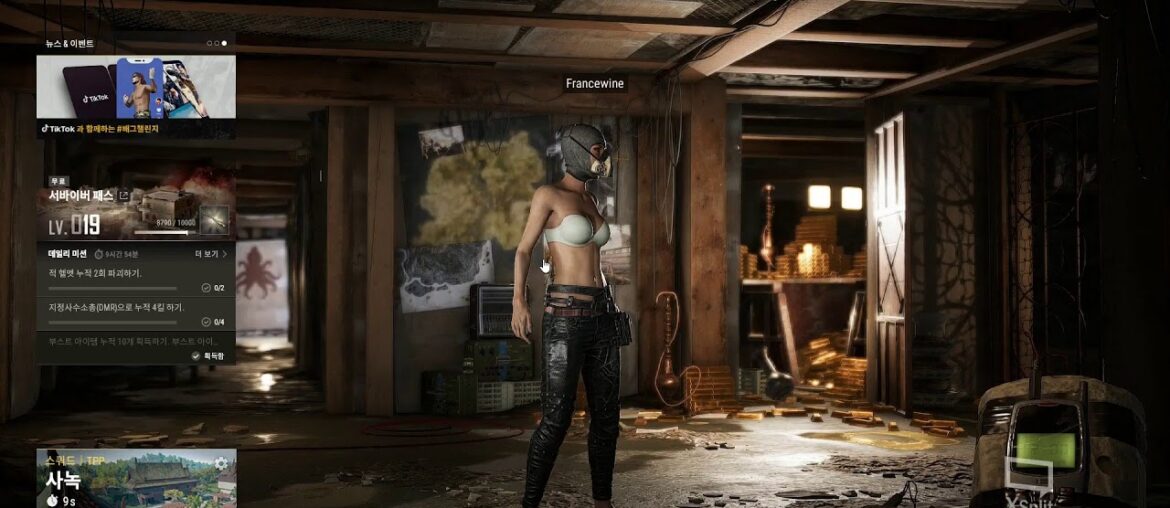
Task: Select the Survivor Pass reward item icon
Action: (214, 220)
